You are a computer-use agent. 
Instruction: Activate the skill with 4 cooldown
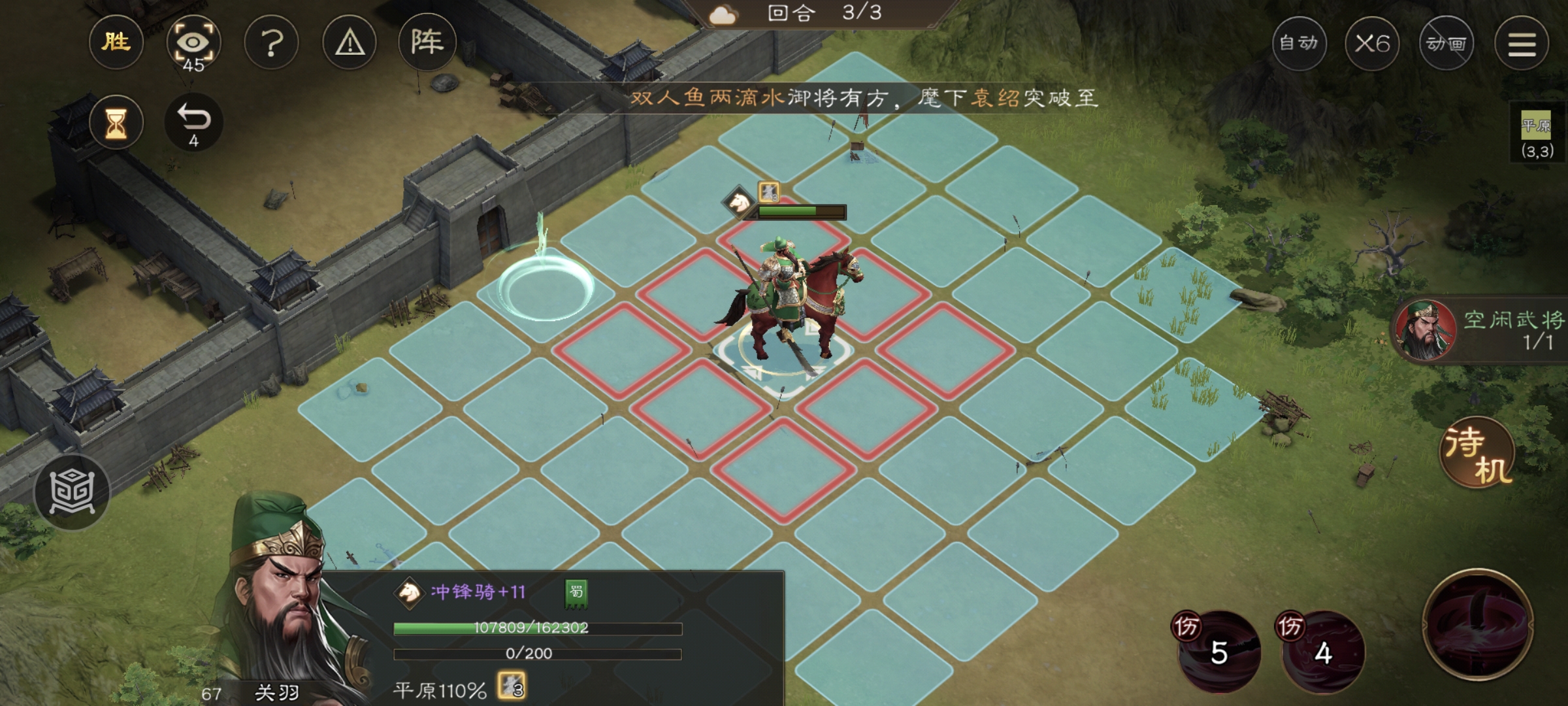tap(1323, 650)
